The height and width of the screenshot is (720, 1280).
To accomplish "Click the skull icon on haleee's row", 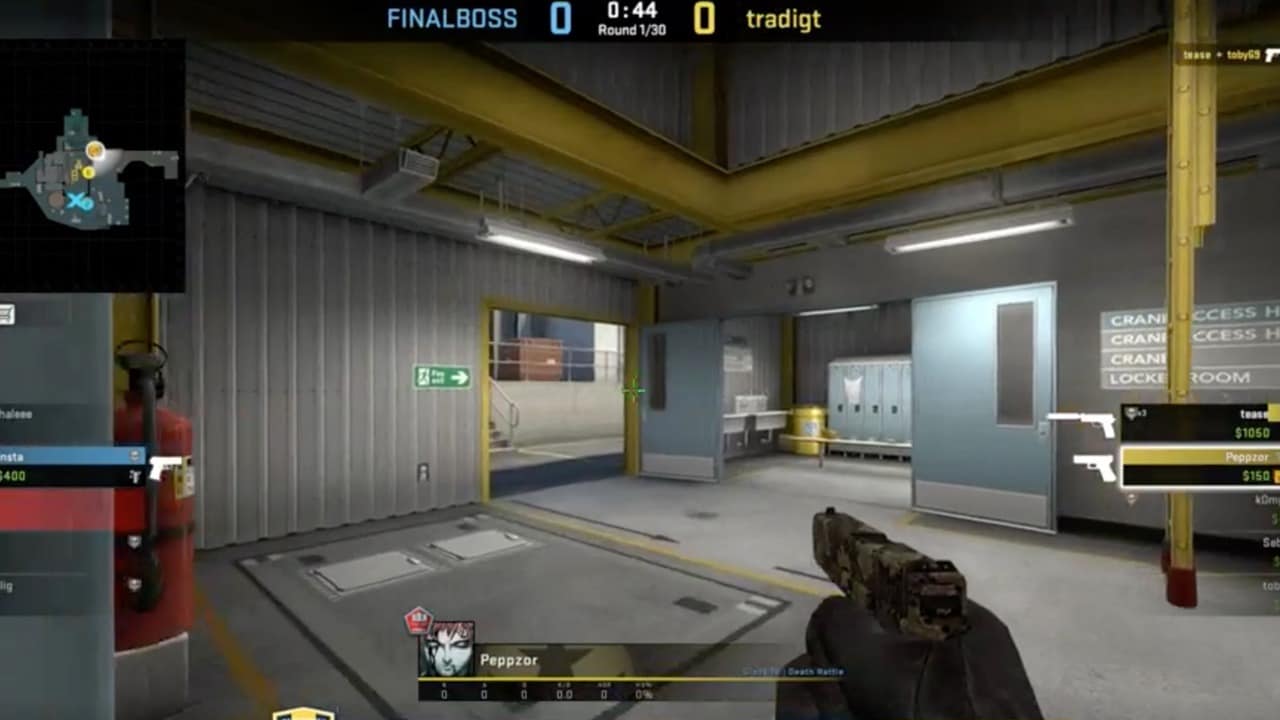I will 133,413.
